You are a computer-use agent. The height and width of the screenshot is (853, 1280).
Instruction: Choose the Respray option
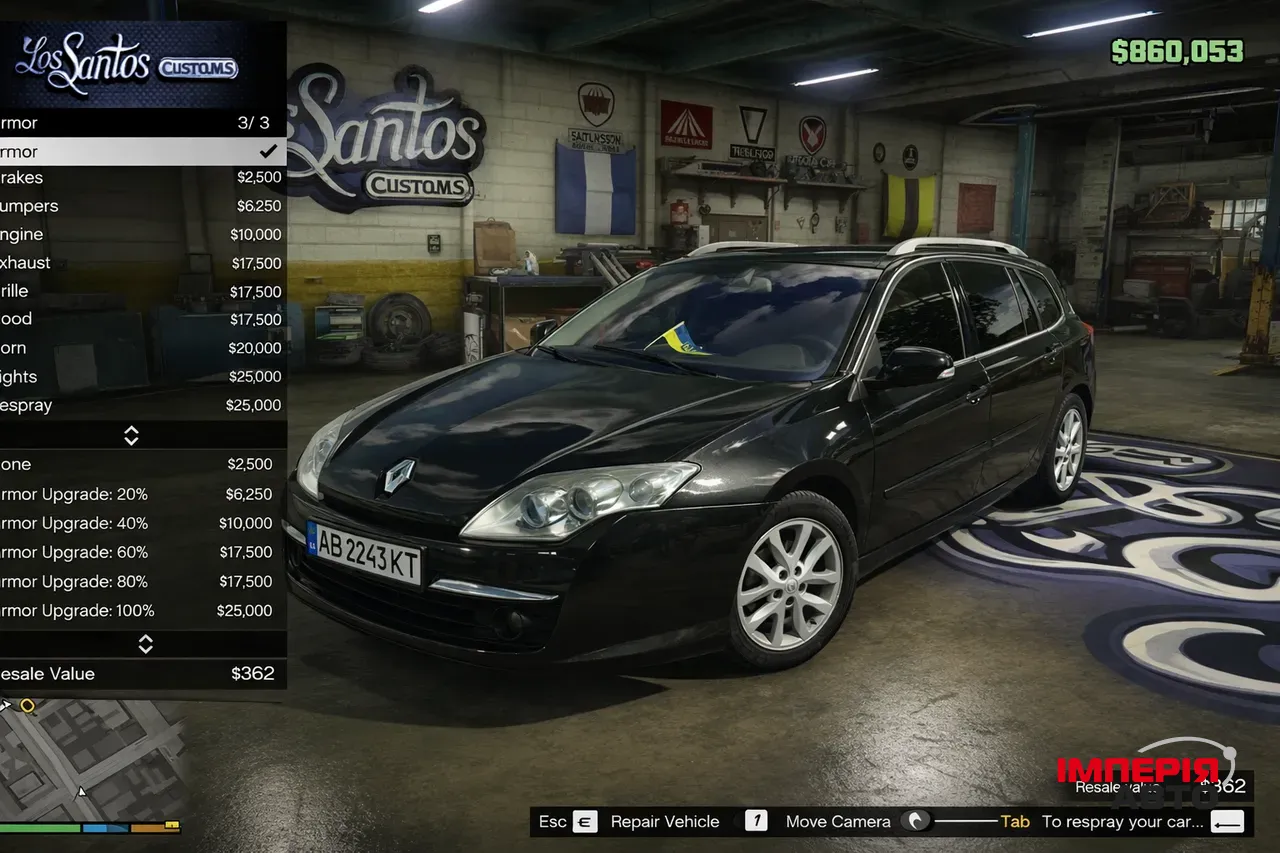click(x=140, y=405)
